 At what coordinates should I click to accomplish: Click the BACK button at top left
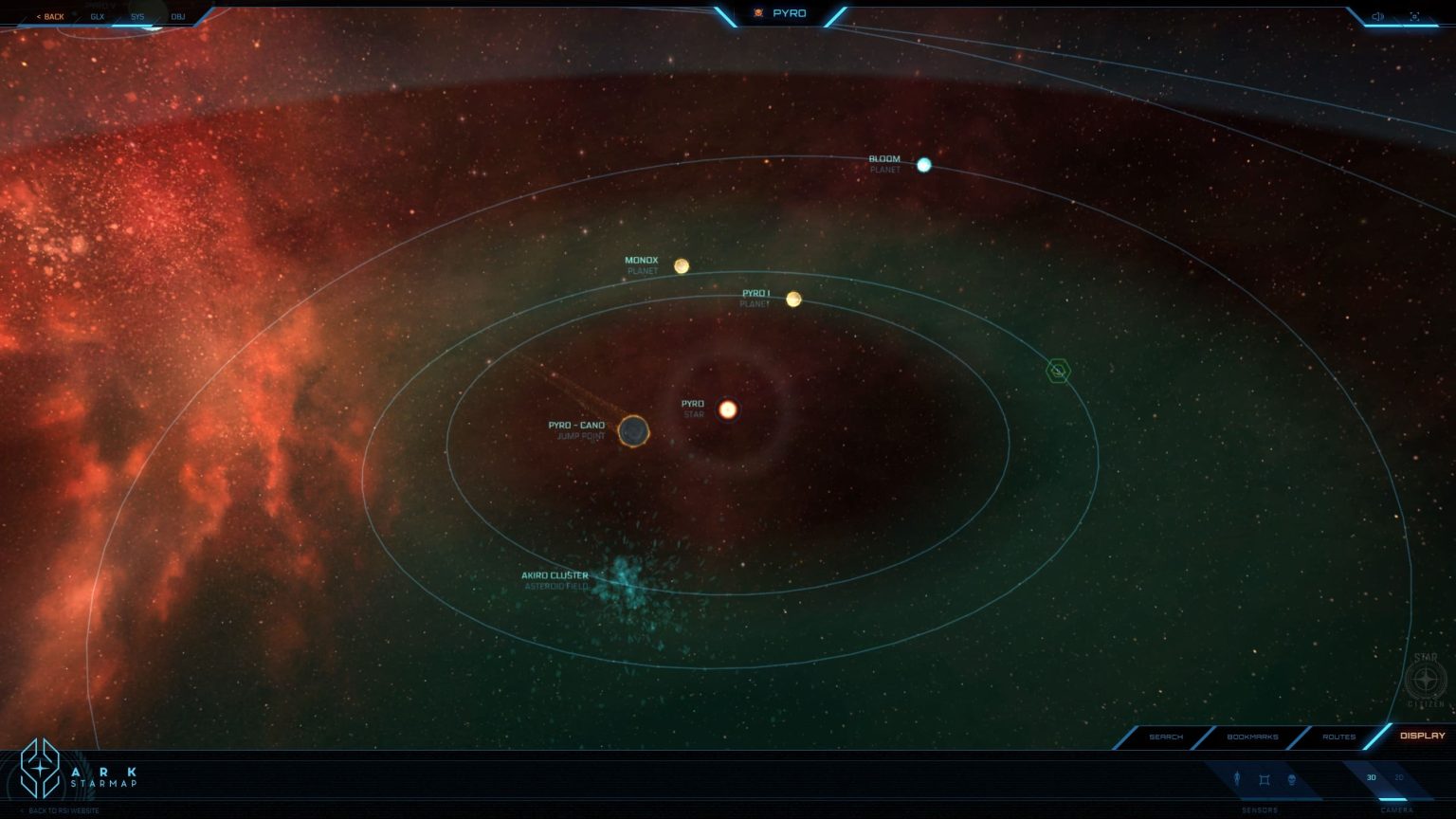point(50,16)
